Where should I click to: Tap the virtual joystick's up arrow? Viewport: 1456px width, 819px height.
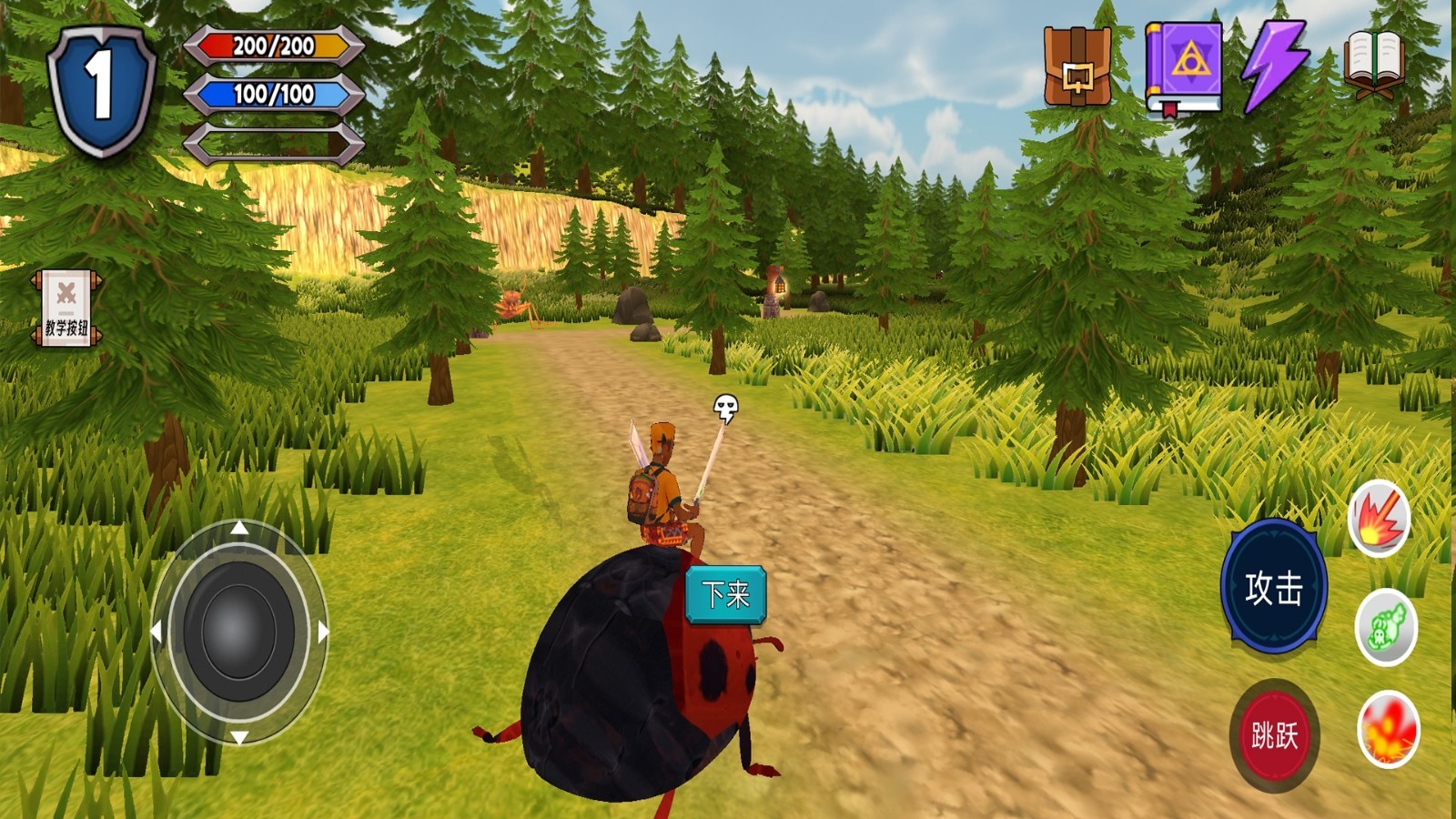point(238,528)
